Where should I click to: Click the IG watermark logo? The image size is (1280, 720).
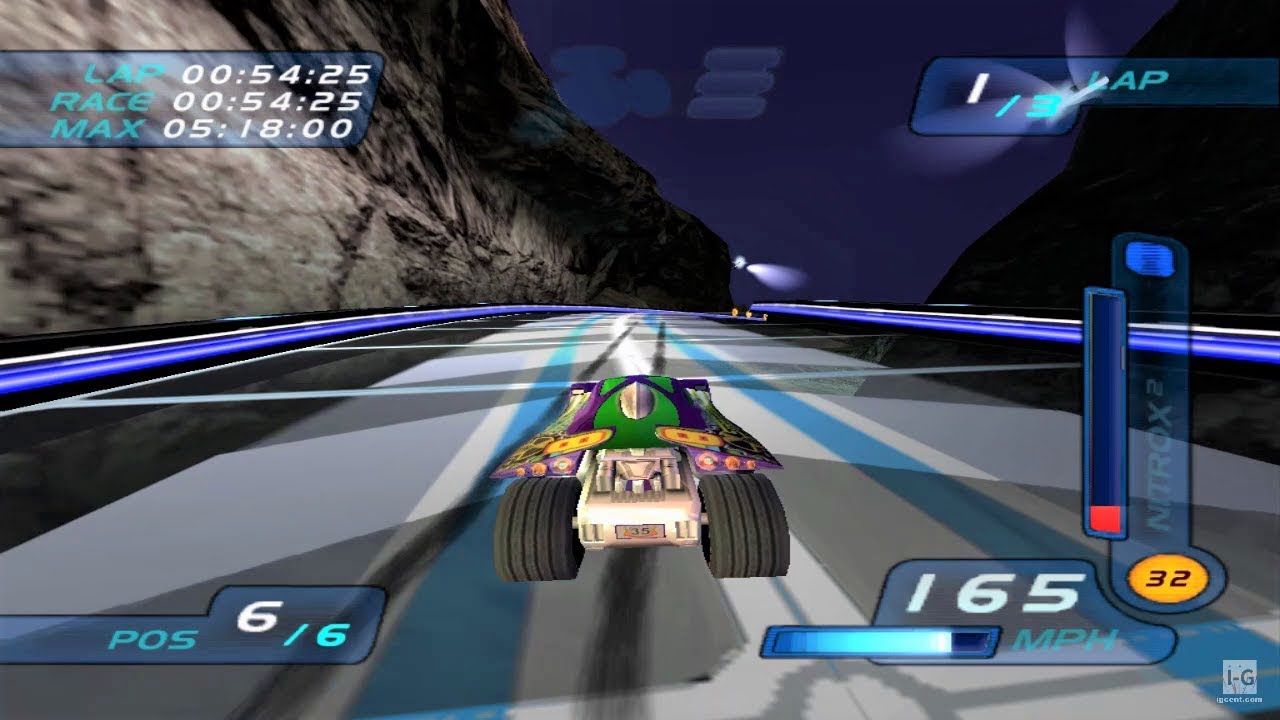point(1240,679)
